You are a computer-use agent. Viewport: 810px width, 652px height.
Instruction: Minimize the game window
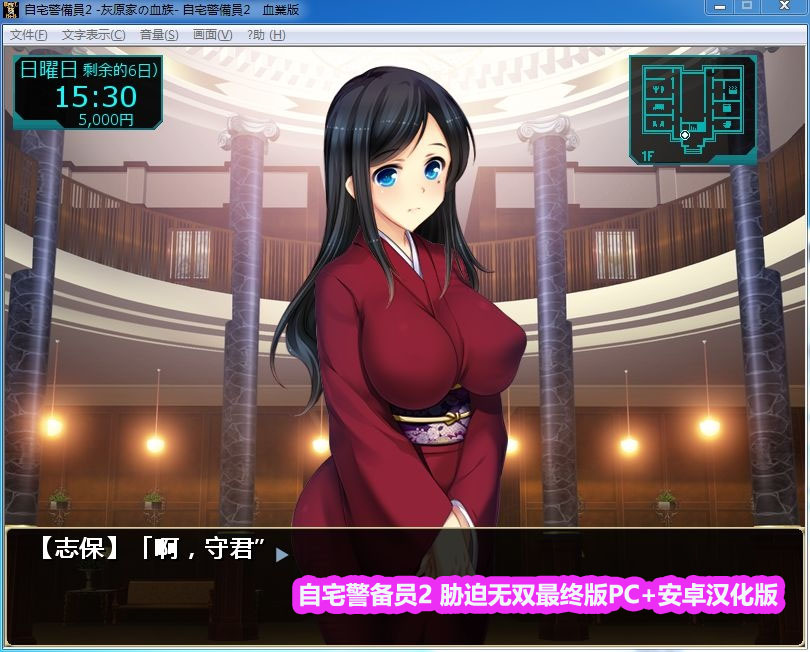click(718, 8)
